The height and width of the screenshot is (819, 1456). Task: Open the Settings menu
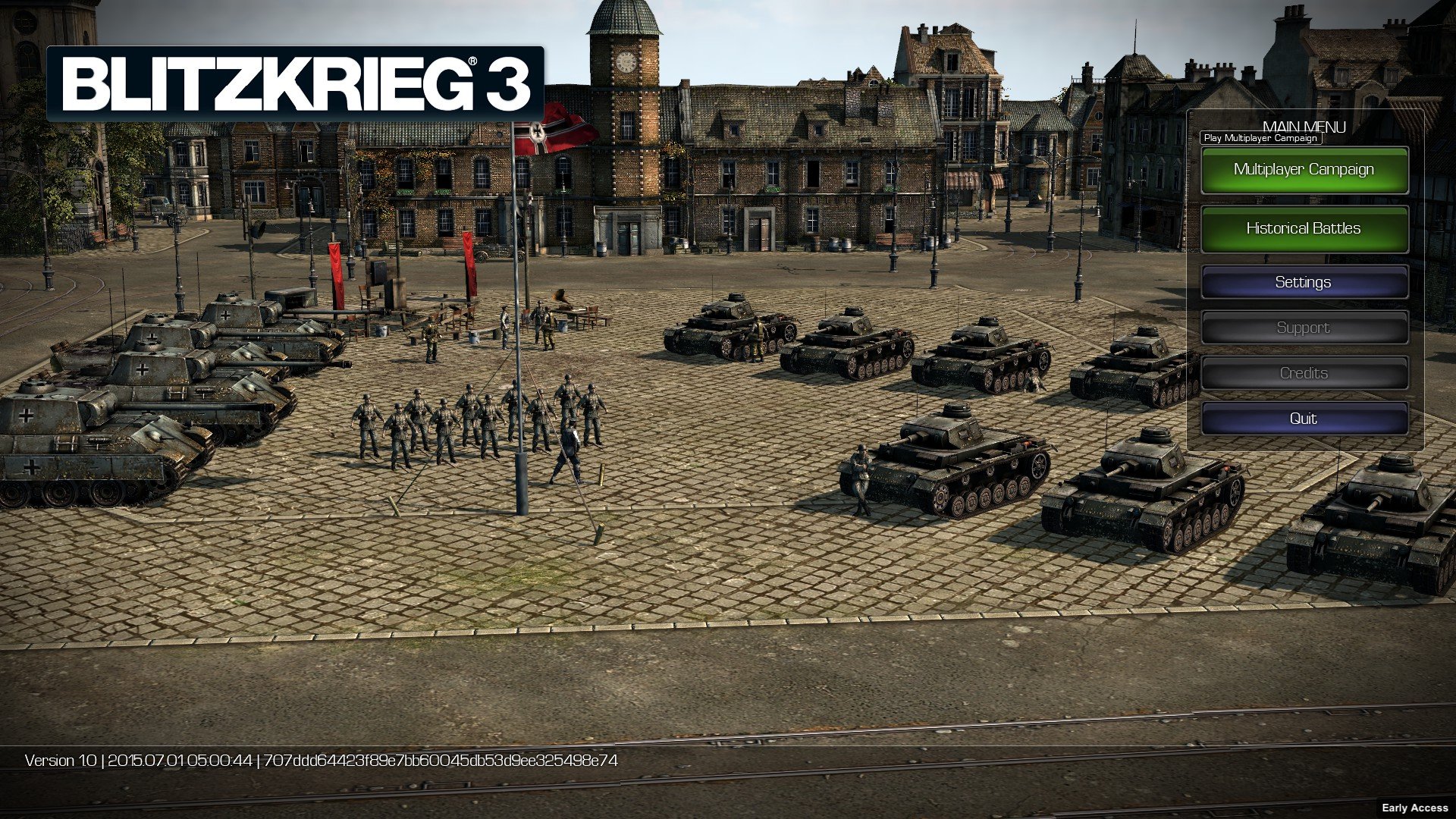1304,282
